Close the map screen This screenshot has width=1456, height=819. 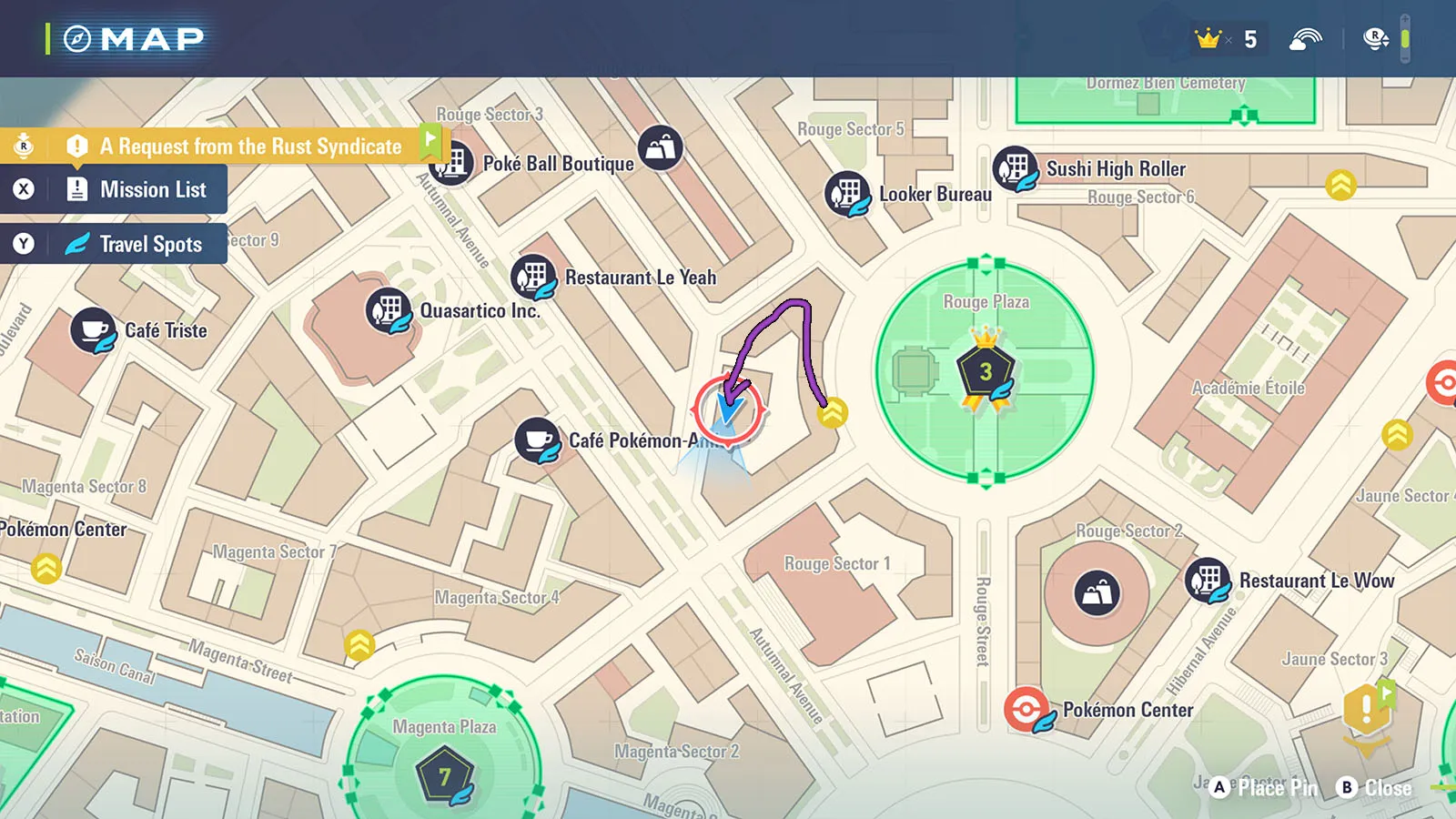click(1375, 788)
